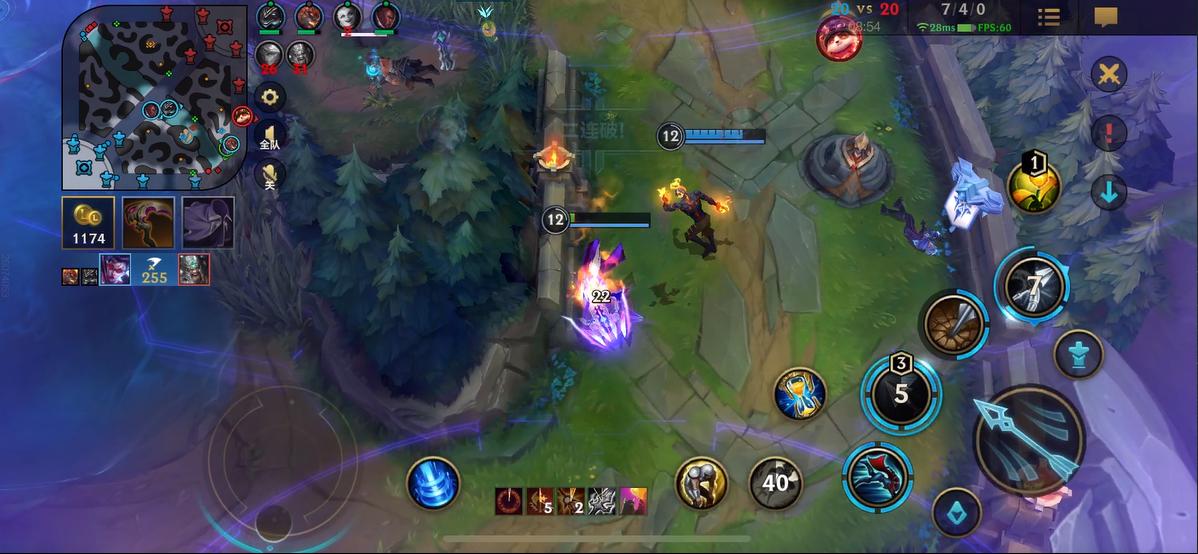
Task: Toggle the 全队 voice speaker button
Action: tap(270, 137)
